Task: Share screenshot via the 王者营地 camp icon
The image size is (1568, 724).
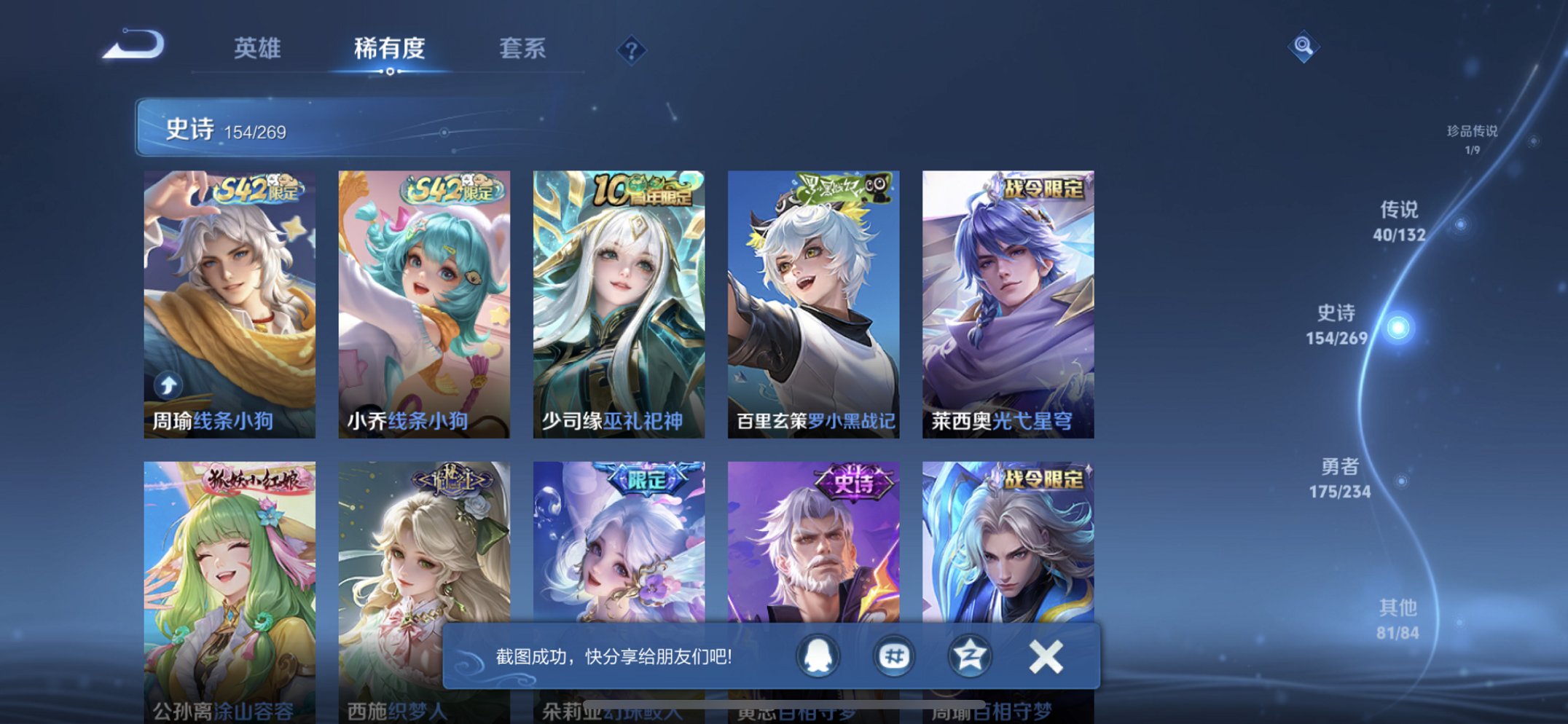Action: pyautogui.click(x=969, y=656)
